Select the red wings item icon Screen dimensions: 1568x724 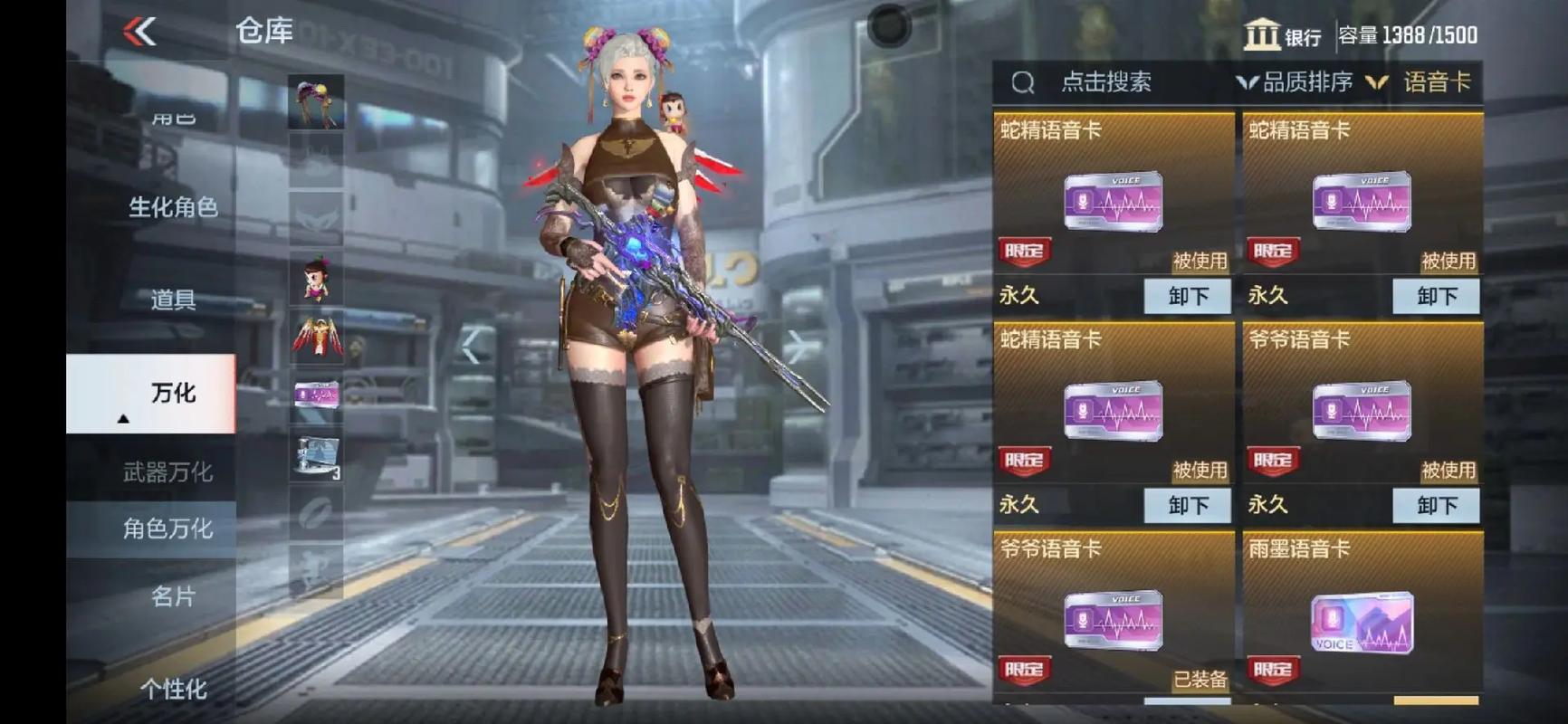315,339
